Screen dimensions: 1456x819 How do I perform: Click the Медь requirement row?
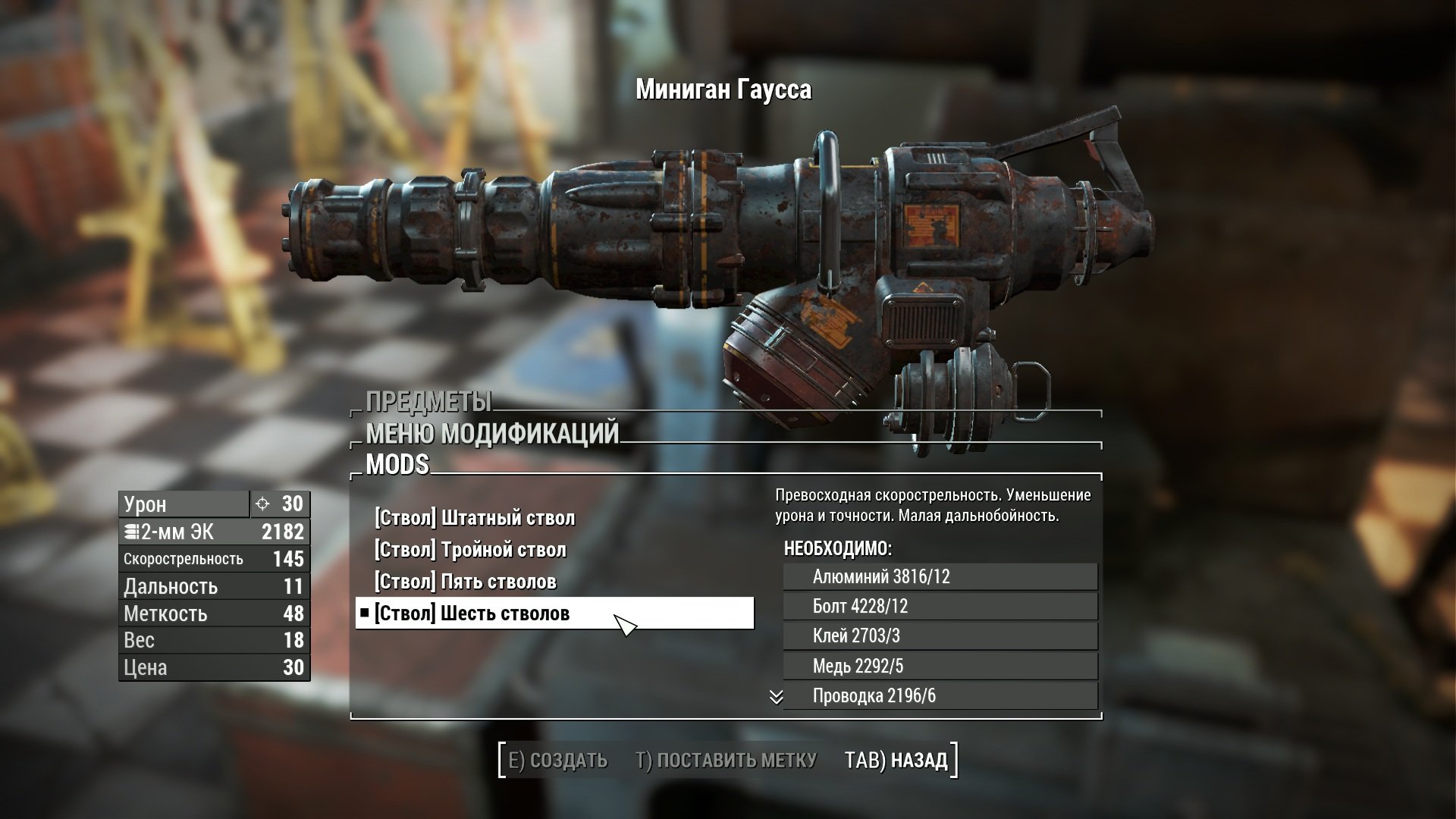point(940,666)
